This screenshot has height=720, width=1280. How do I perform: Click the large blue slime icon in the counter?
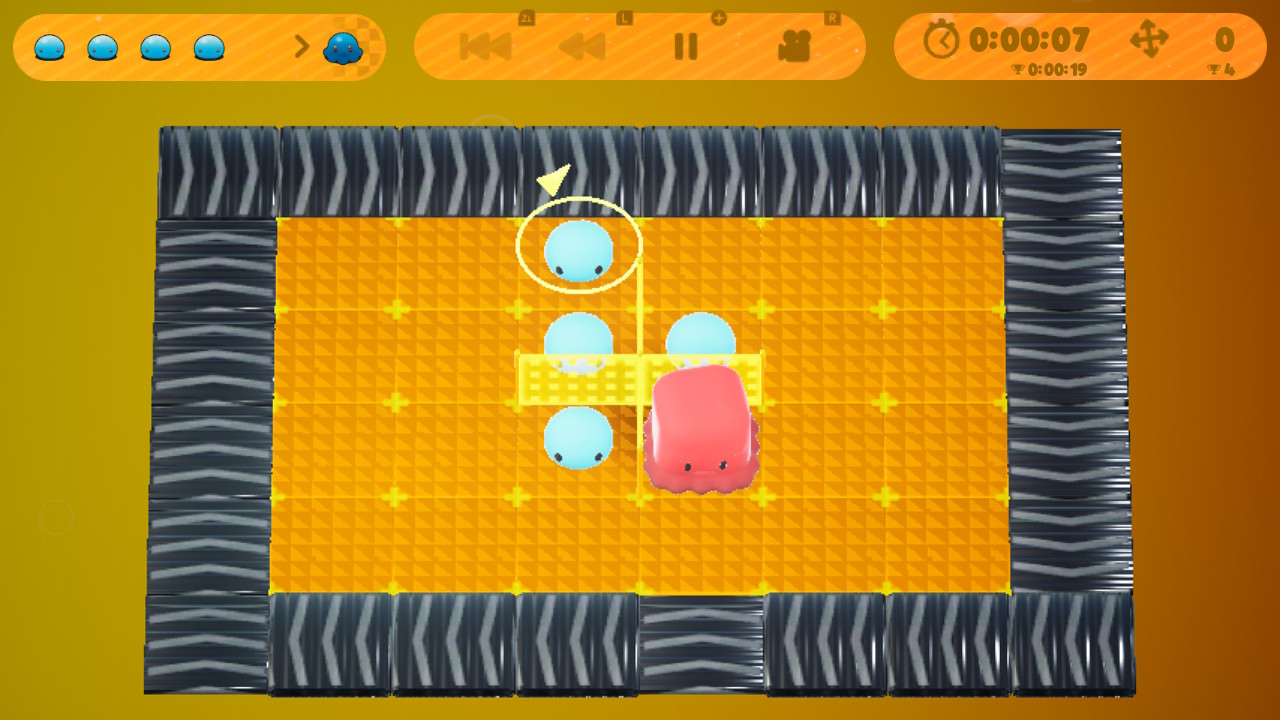(343, 45)
